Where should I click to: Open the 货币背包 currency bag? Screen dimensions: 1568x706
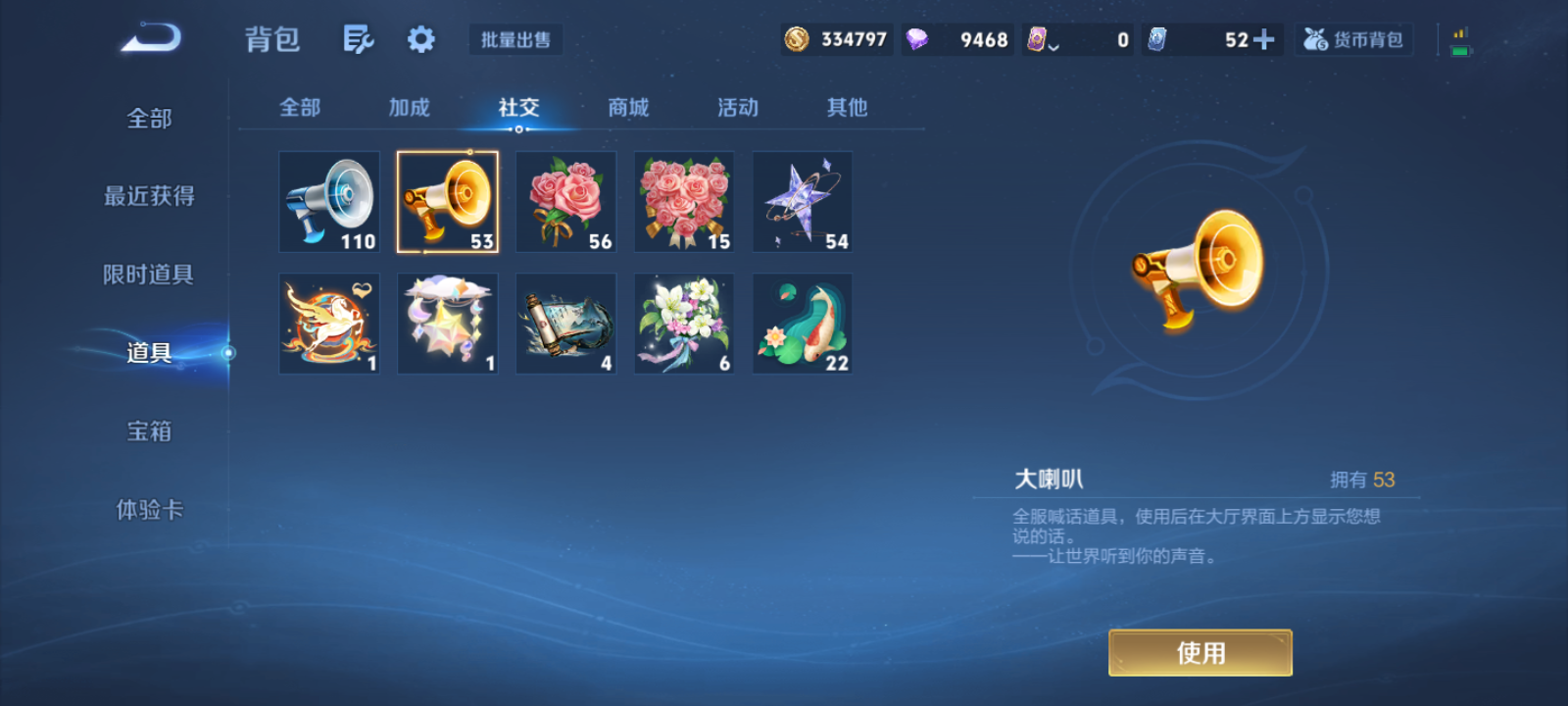click(x=1352, y=37)
